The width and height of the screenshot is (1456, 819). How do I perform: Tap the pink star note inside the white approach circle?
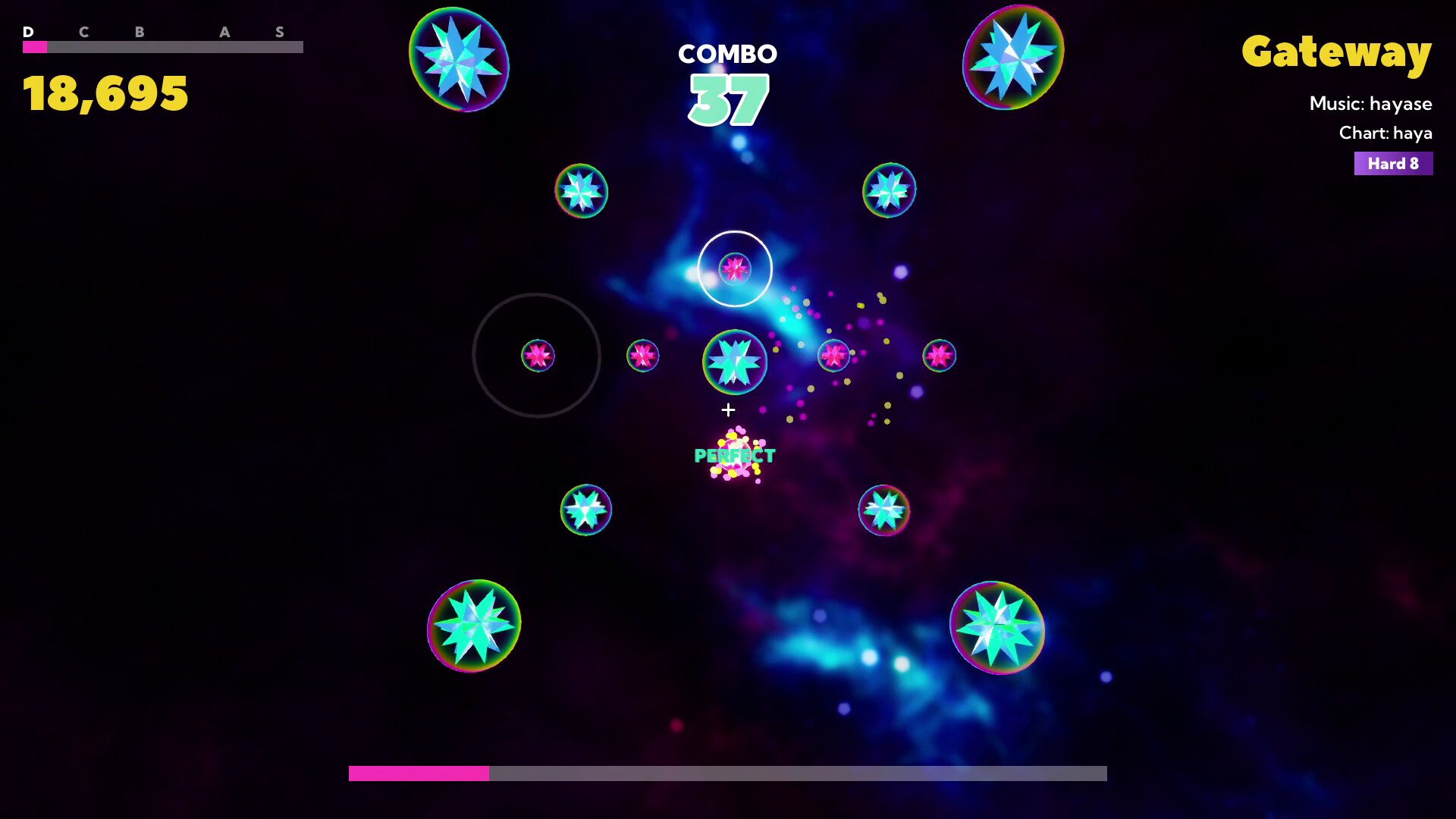735,268
